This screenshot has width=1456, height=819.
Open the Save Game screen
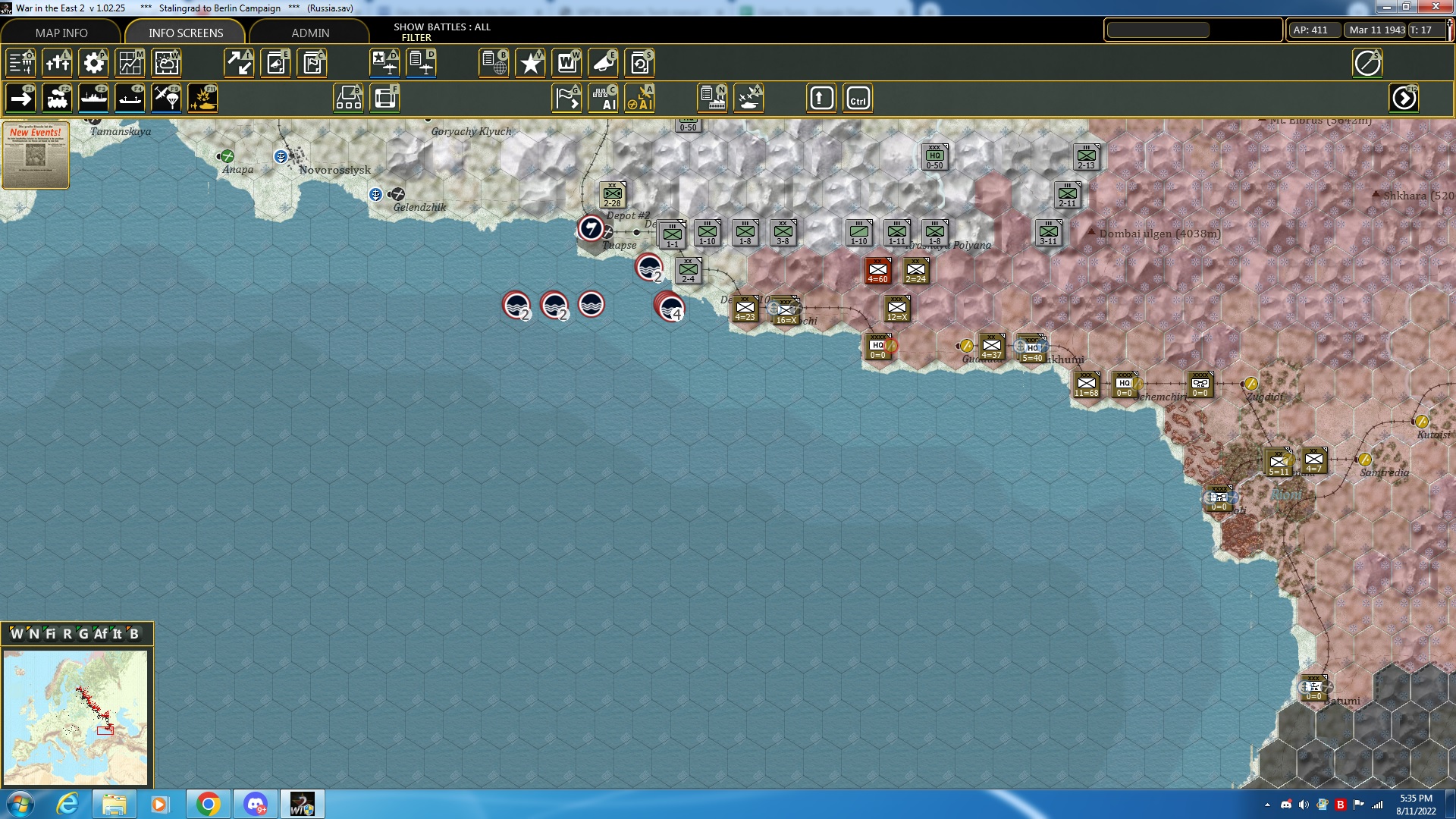641,63
